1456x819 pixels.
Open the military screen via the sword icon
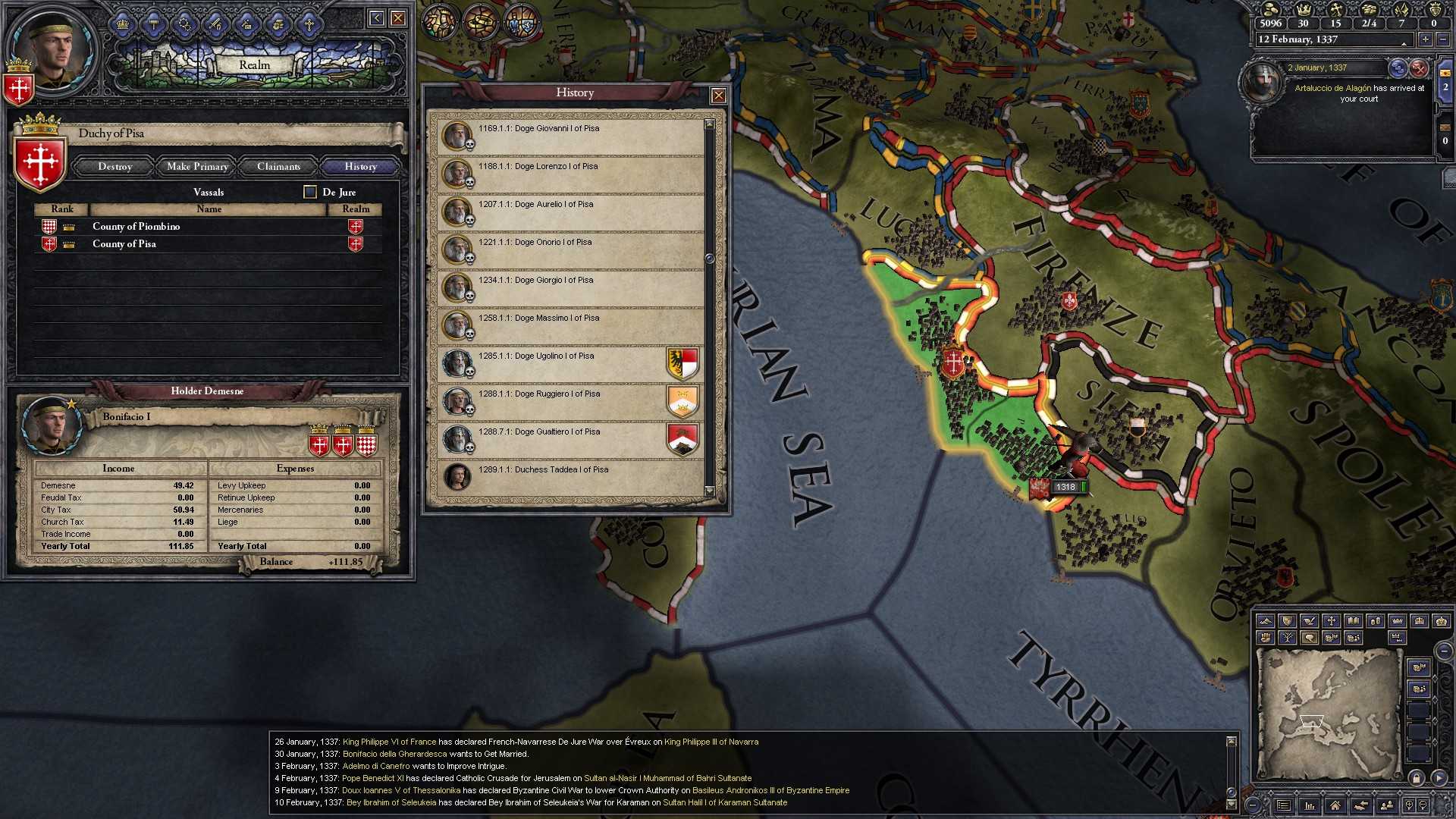(217, 22)
